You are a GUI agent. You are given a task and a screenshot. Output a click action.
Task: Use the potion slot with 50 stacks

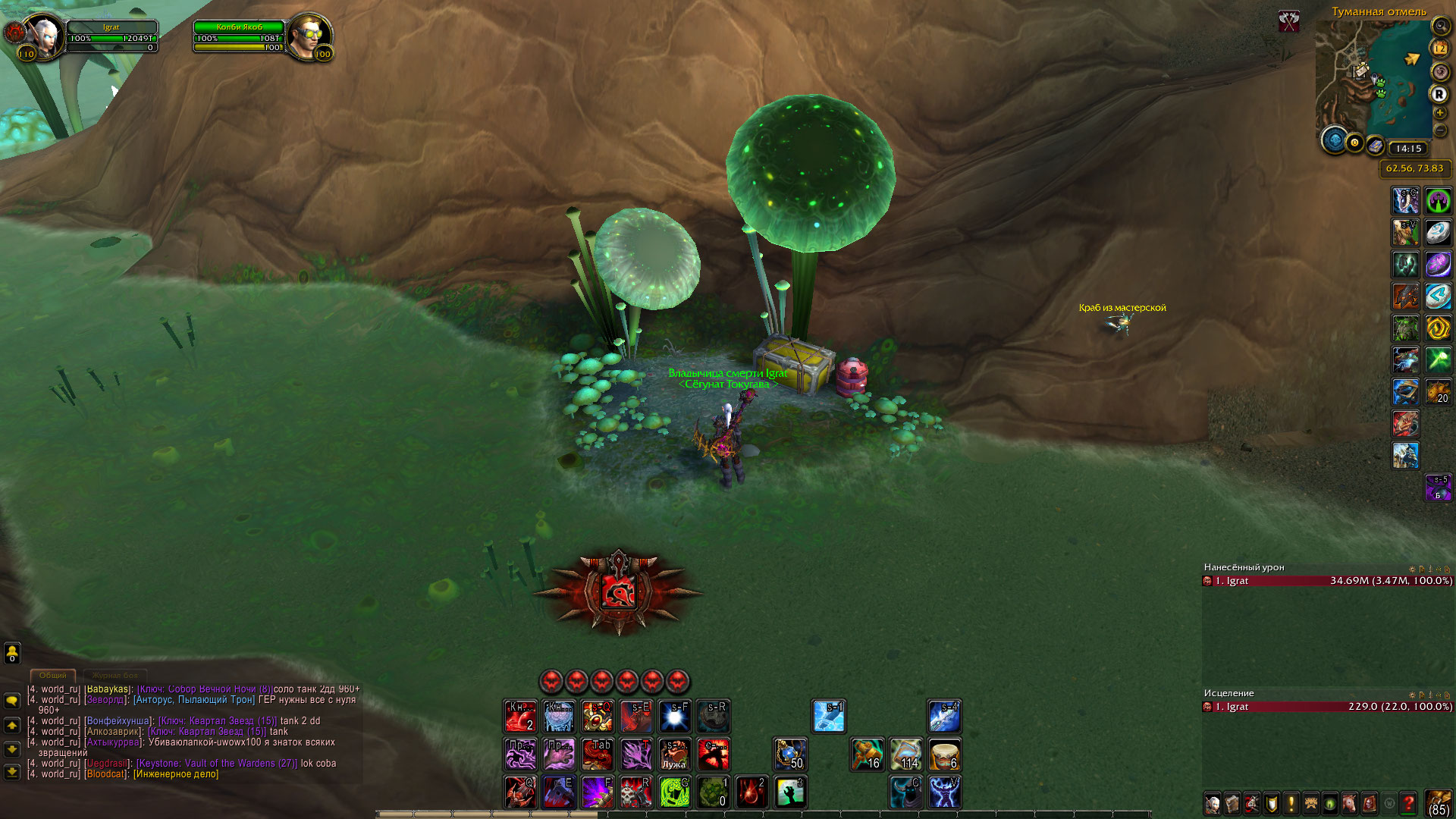pyautogui.click(x=790, y=755)
